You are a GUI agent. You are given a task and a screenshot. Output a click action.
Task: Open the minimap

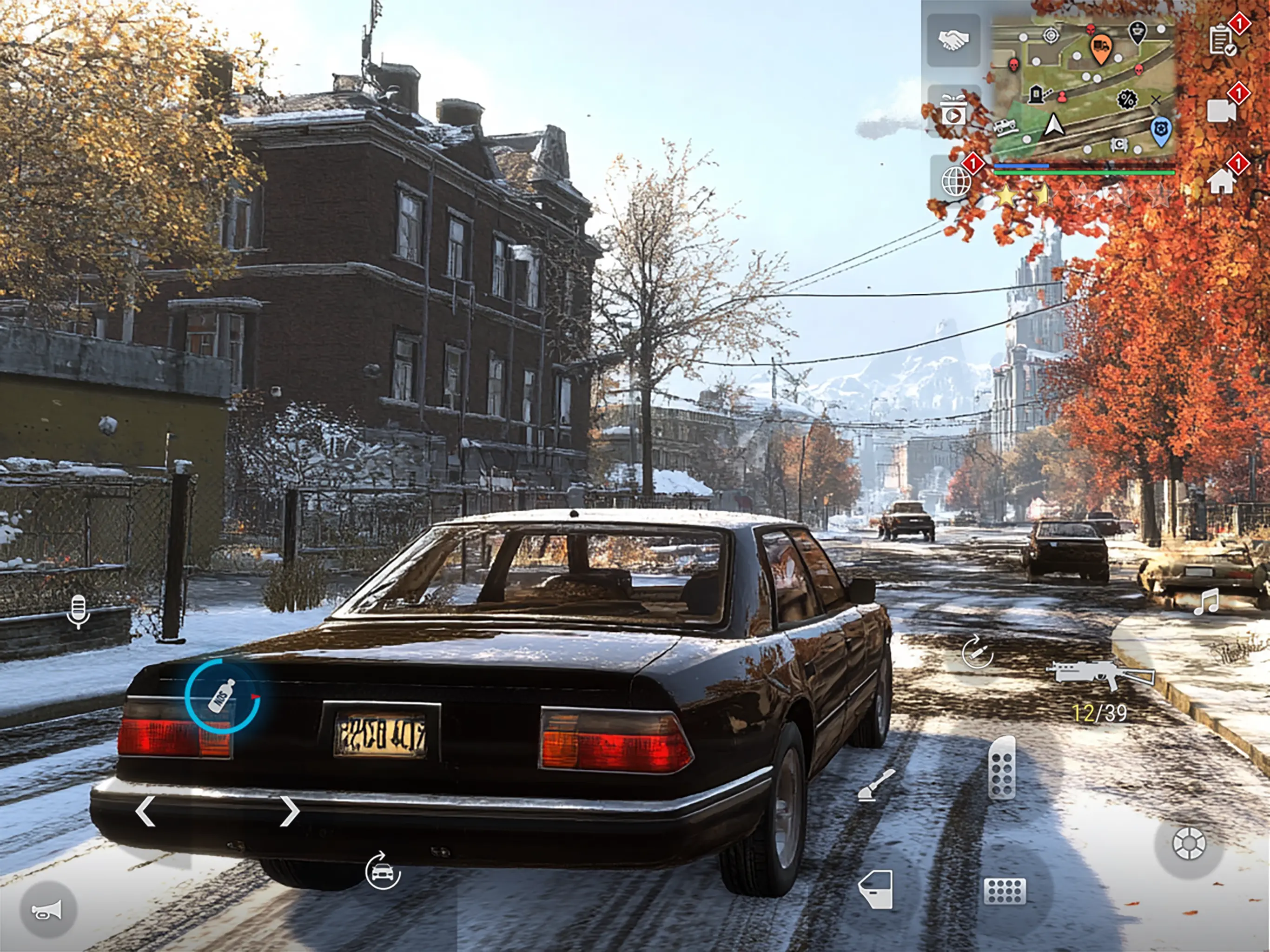point(1083,86)
